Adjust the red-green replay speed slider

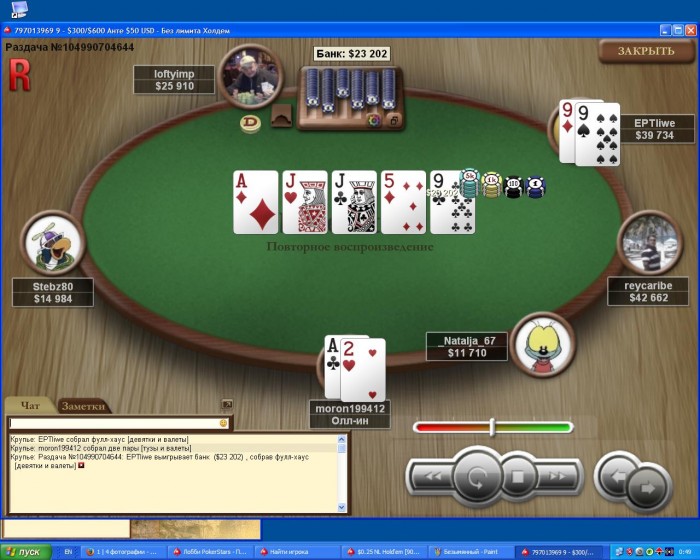pyautogui.click(x=492, y=427)
